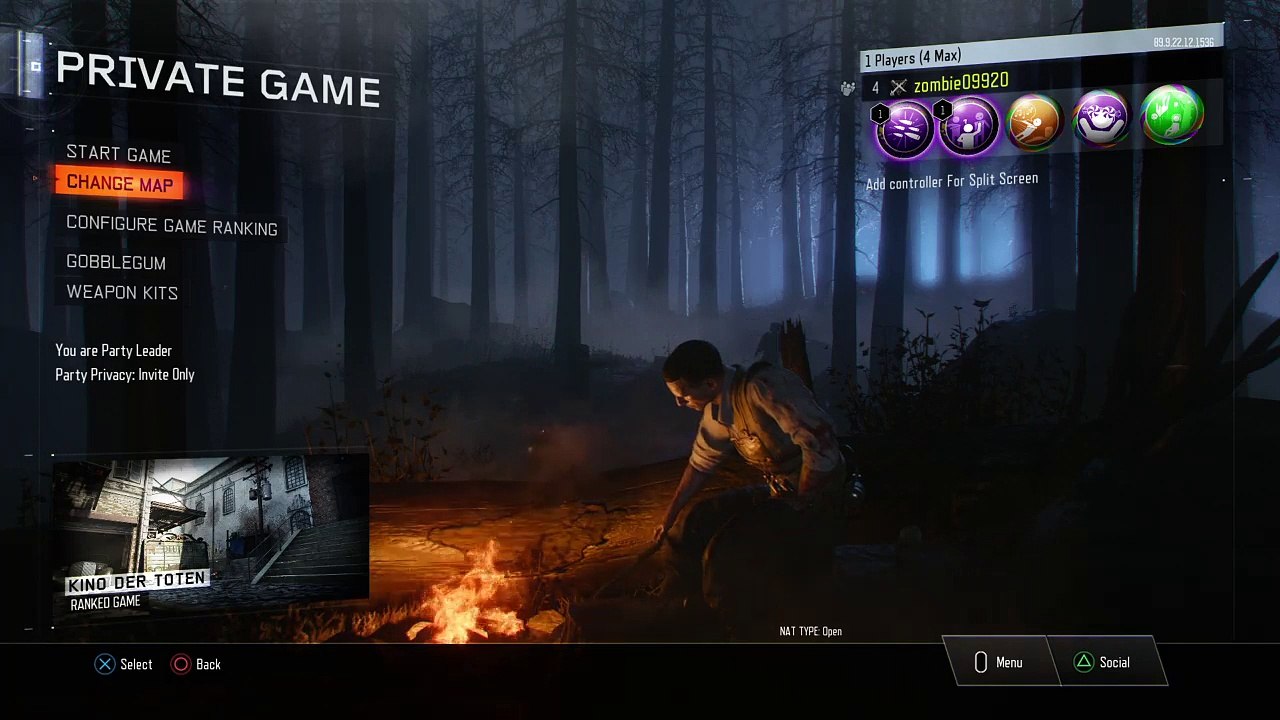Viewport: 1280px width, 720px height.
Task: Open the Change Map option
Action: [x=119, y=184]
